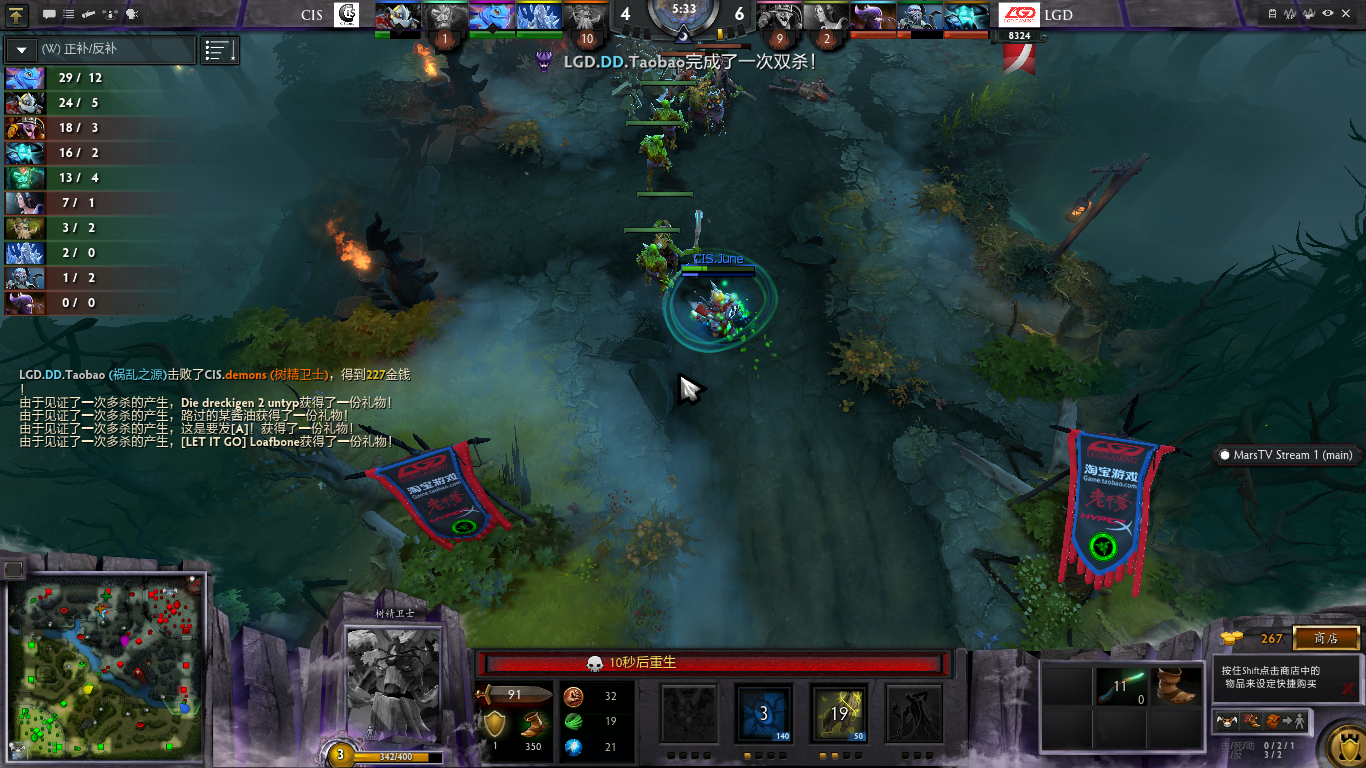
Task: Select the LGD team logo
Action: 1019,15
